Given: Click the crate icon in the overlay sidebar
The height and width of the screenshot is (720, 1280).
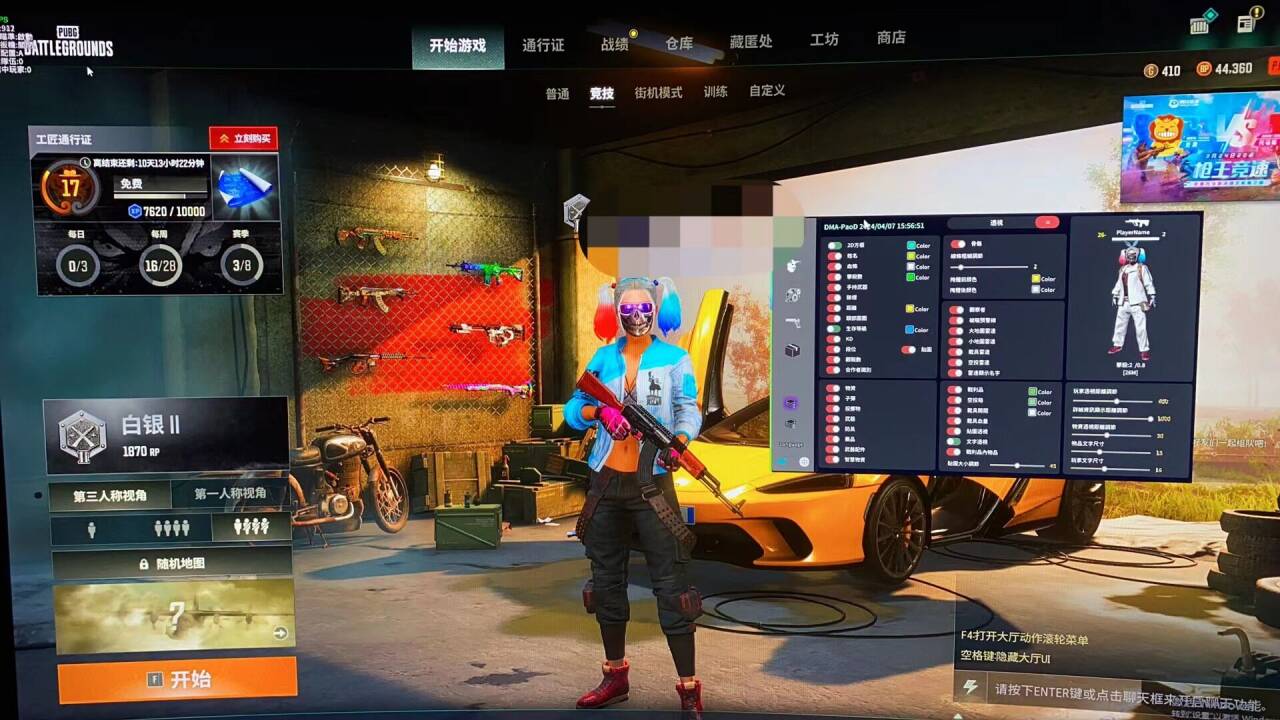Looking at the screenshot, I should pos(792,350).
